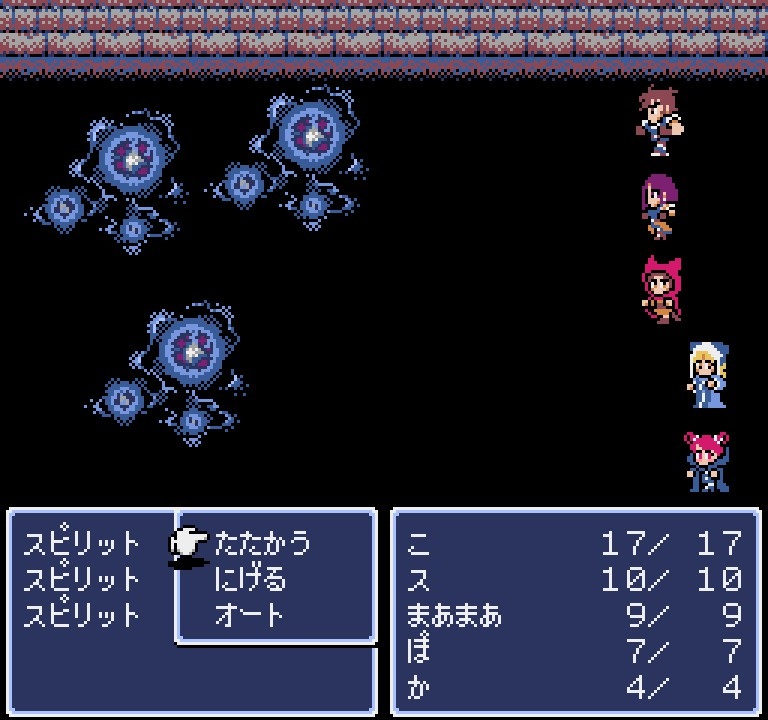Activate the オート (Auto) battle option
Screen dimensions: 768x720
[x=250, y=614]
